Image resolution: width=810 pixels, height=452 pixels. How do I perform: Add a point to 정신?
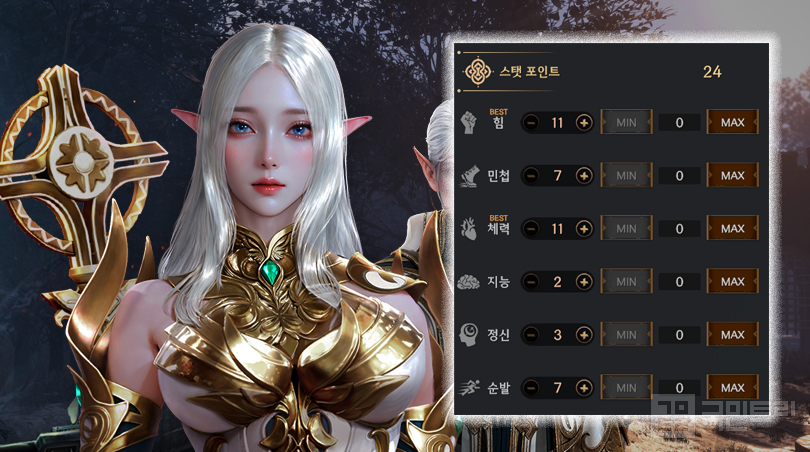584,335
